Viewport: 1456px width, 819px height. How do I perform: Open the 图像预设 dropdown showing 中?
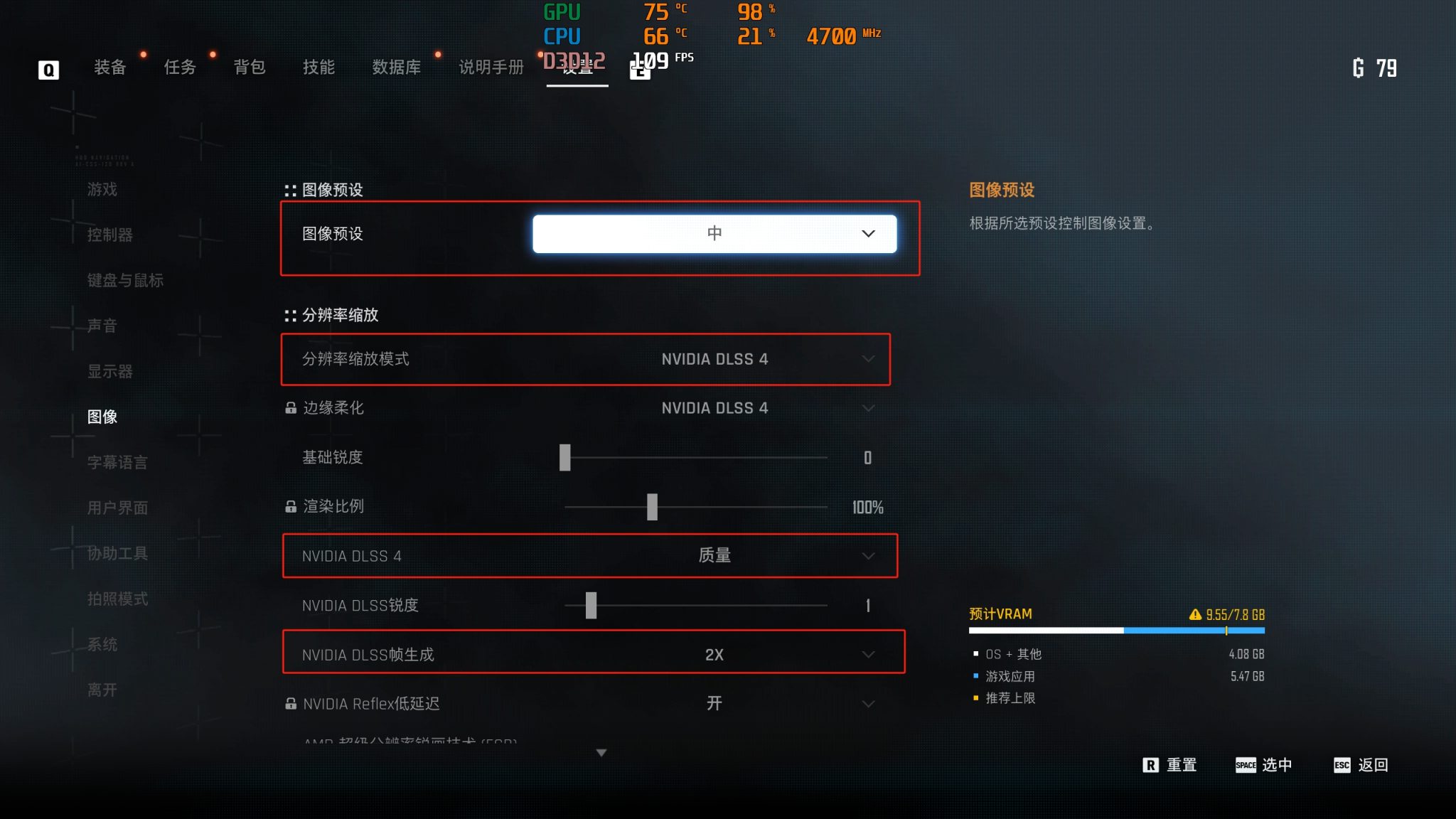(x=714, y=233)
